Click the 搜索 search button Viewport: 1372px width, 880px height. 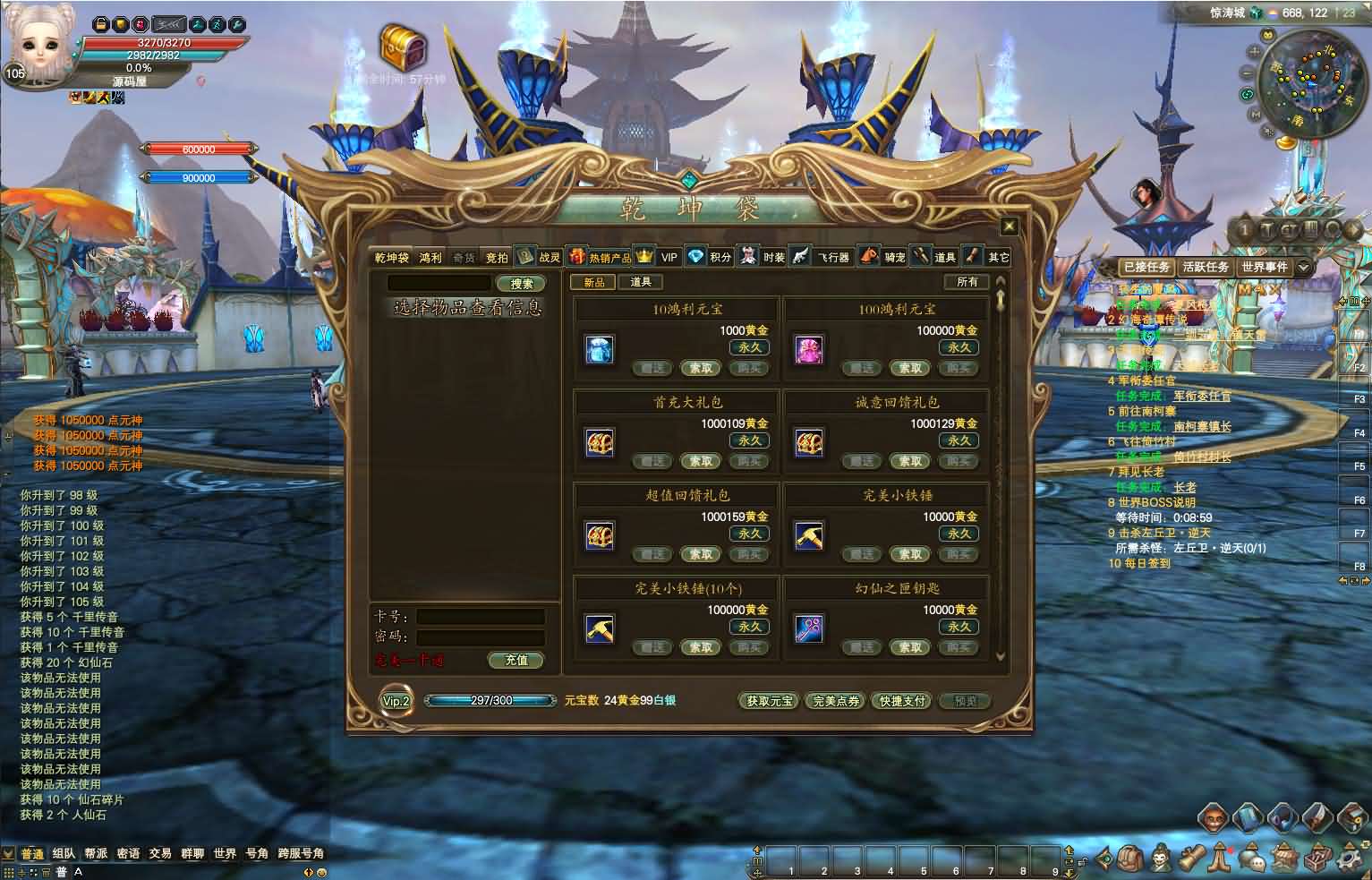522,284
